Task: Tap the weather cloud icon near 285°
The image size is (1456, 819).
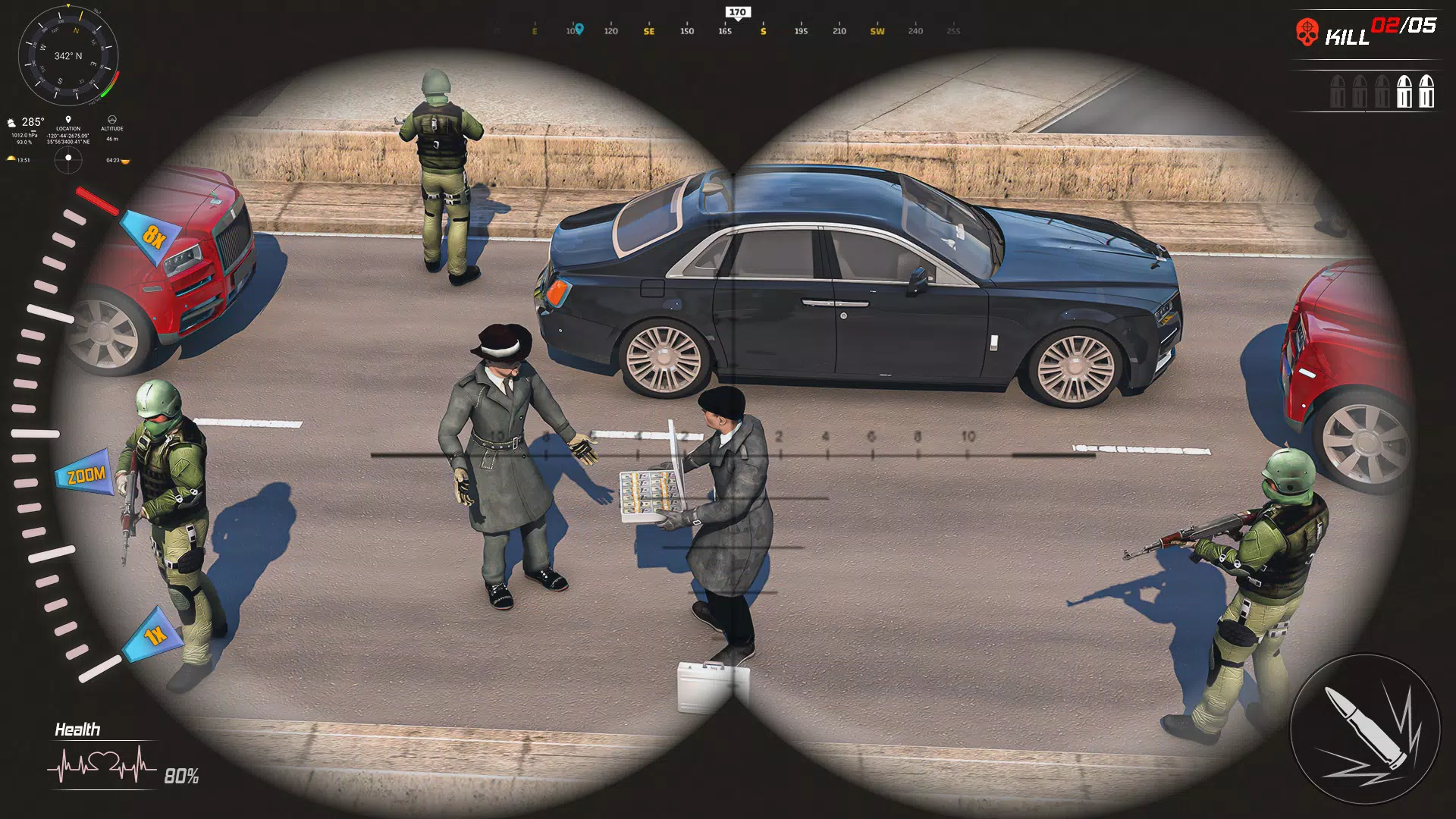Action: pos(11,121)
